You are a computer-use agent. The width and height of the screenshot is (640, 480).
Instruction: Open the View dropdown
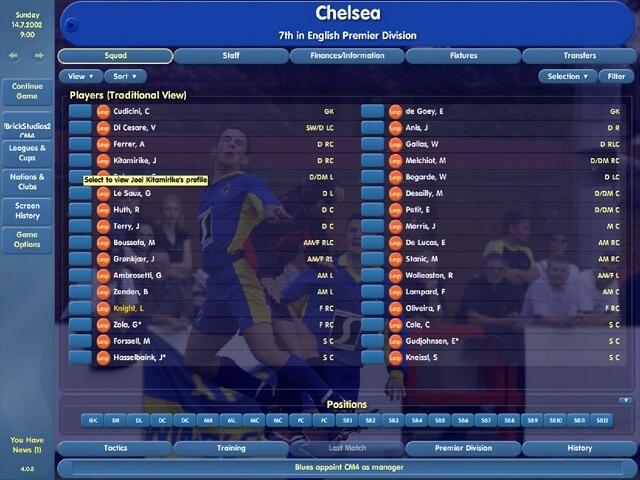(79, 76)
